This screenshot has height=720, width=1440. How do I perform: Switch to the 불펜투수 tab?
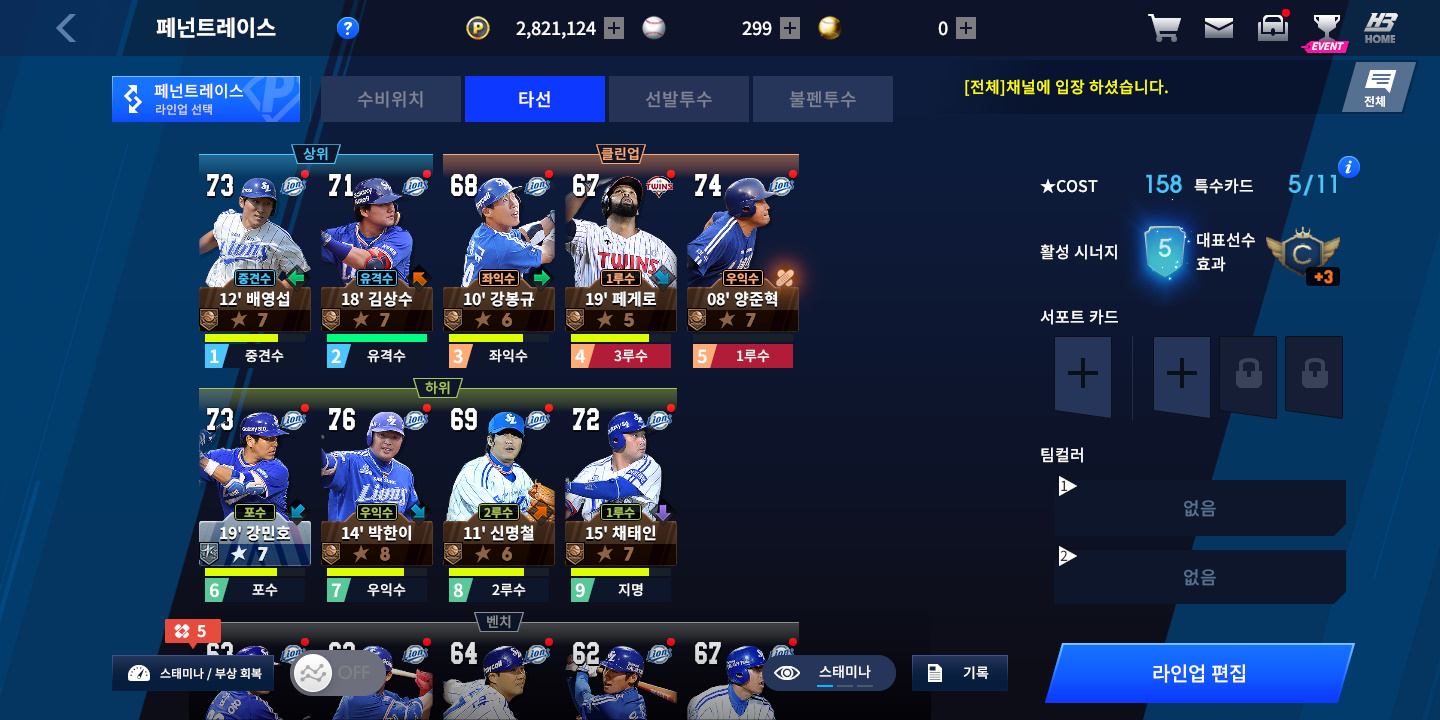(822, 99)
